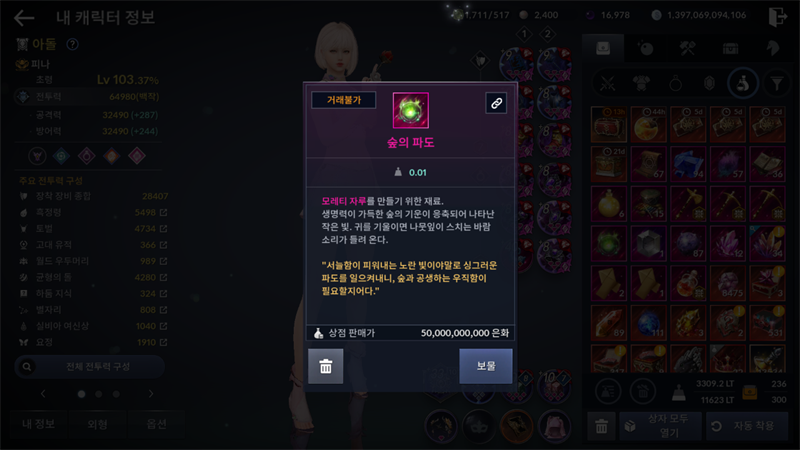Switch to the 내 정보 tab
800x450 pixels.
tap(38, 424)
